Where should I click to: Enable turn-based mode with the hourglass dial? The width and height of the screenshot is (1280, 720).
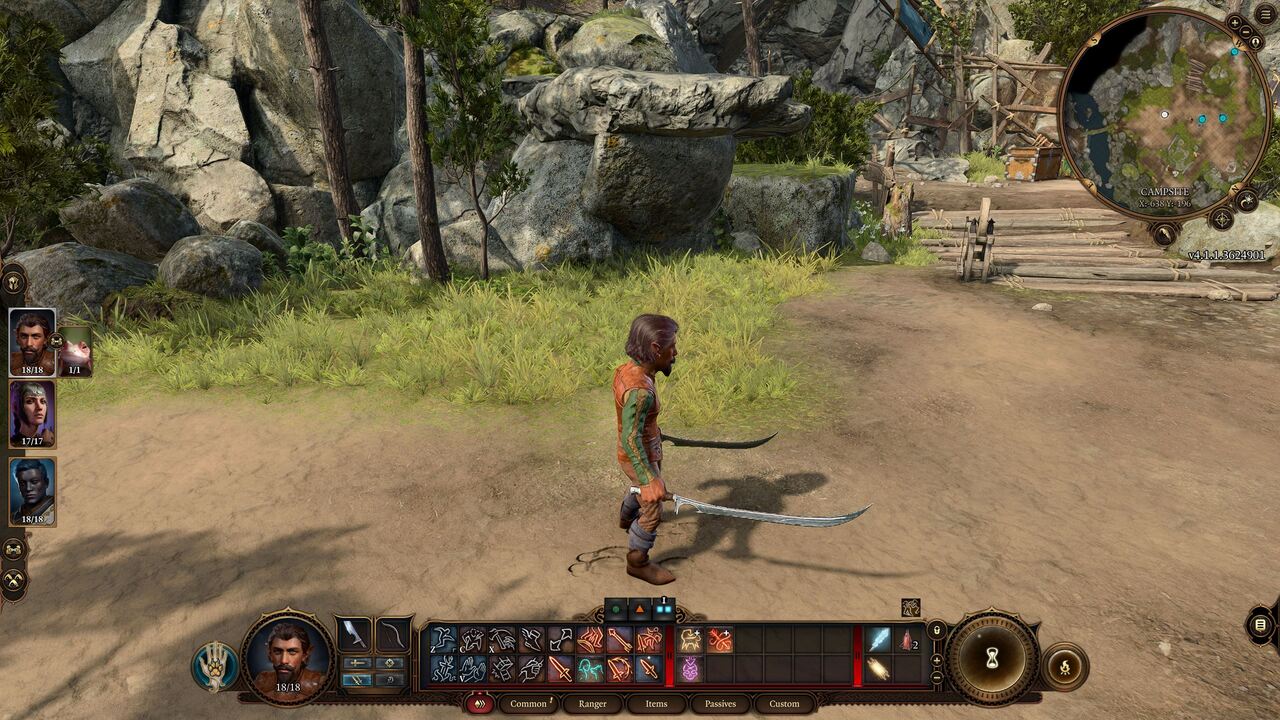click(991, 657)
